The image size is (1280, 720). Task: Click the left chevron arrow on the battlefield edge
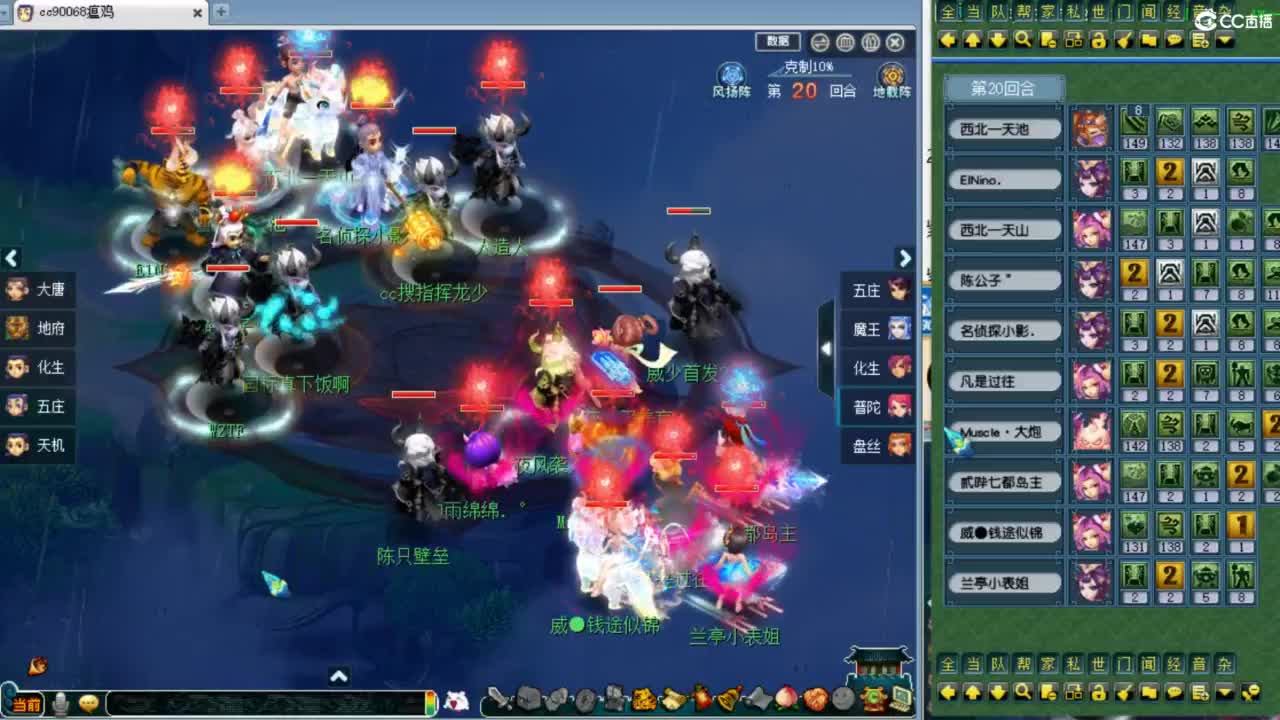(11, 259)
